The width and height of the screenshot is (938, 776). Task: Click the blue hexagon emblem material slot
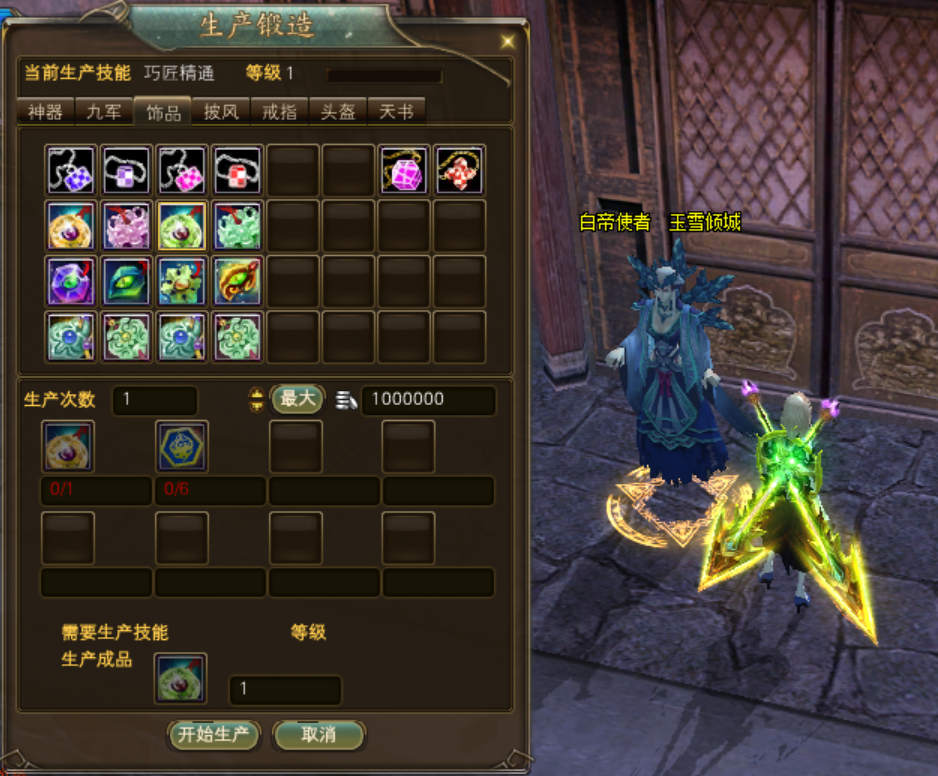point(182,446)
